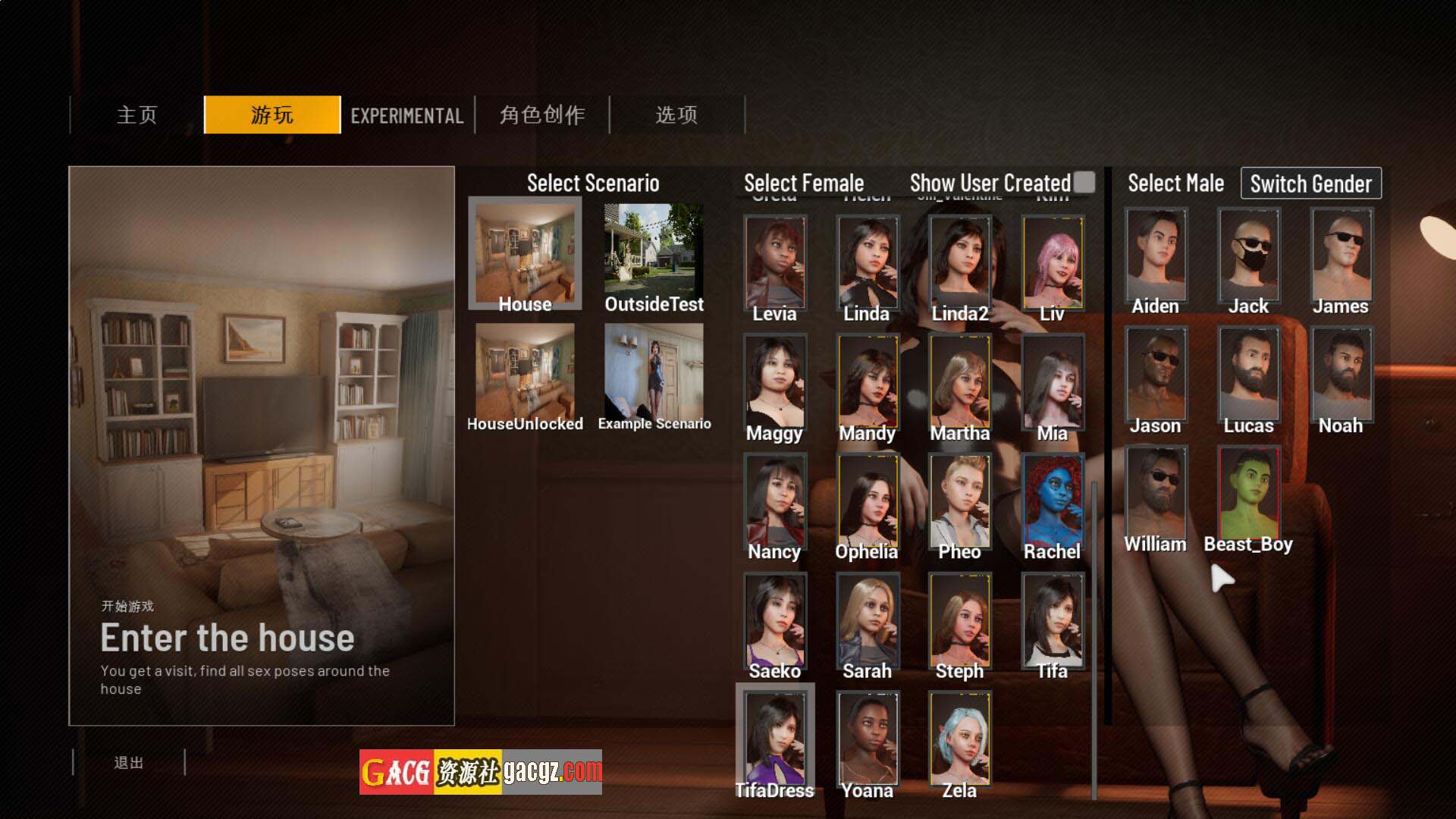The width and height of the screenshot is (1456, 819).
Task: Click the Switch Gender button
Action: pos(1310,184)
